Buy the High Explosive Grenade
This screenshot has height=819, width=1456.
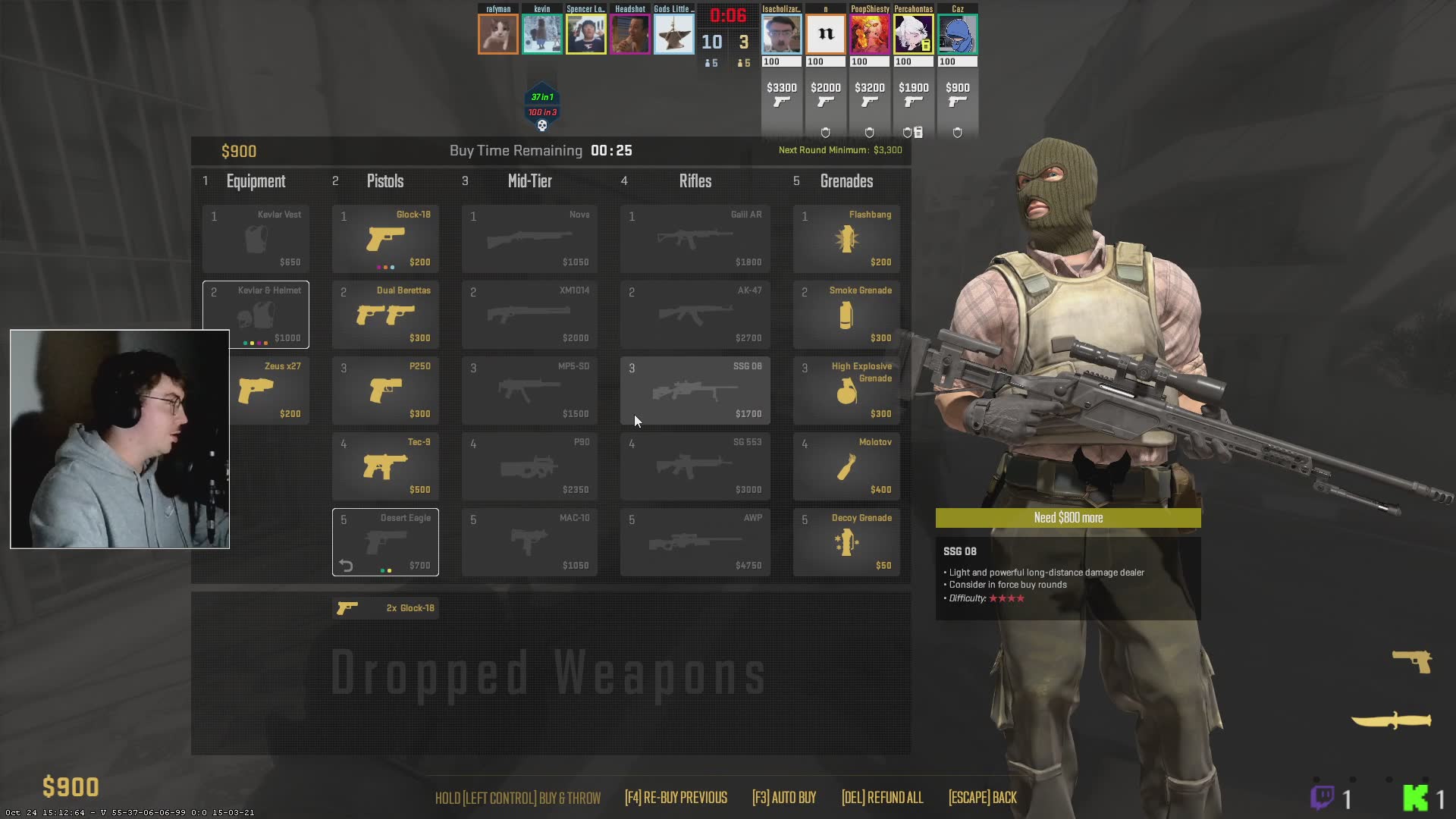click(x=846, y=391)
